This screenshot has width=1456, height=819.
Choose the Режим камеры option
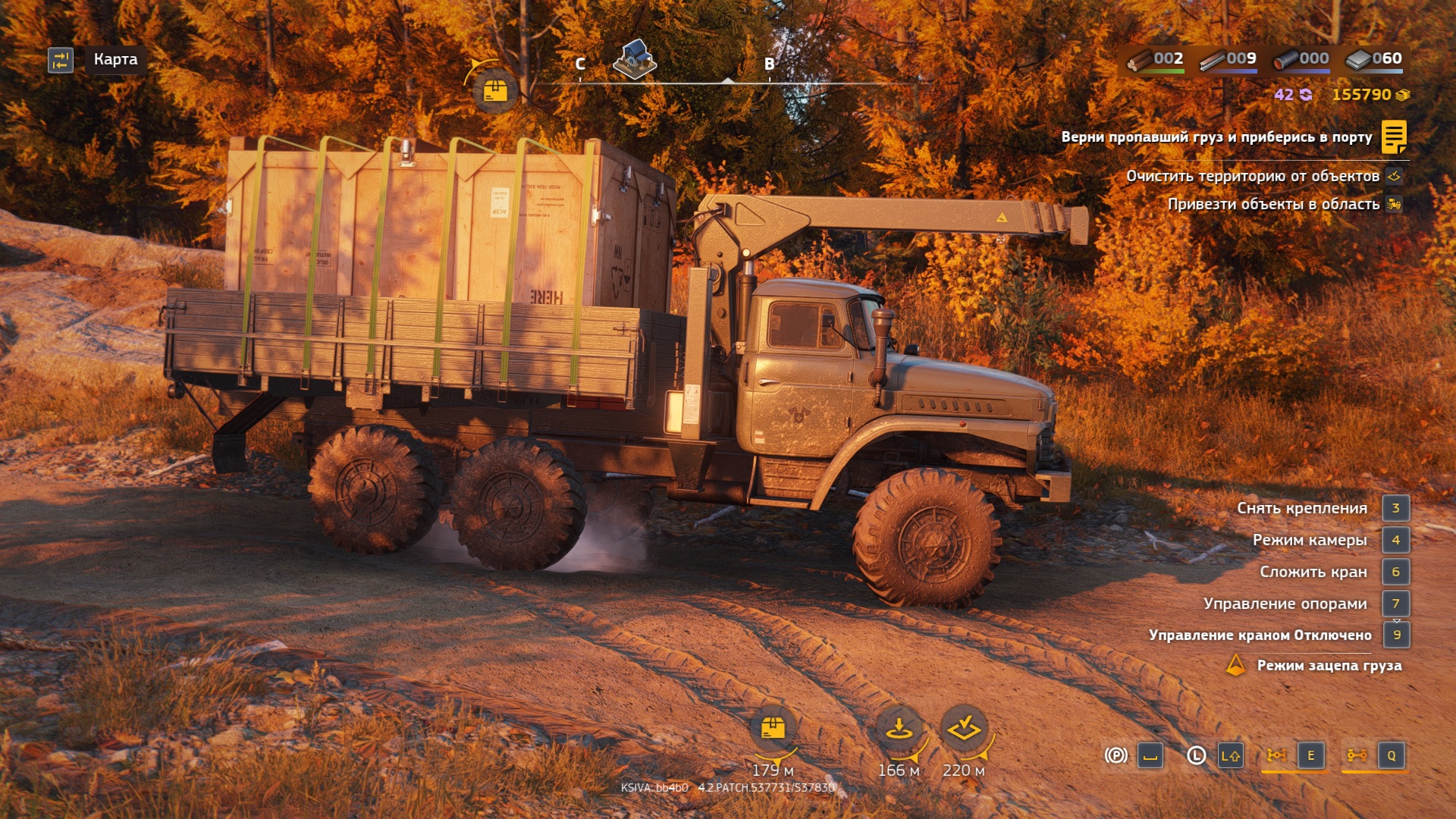pos(1310,540)
